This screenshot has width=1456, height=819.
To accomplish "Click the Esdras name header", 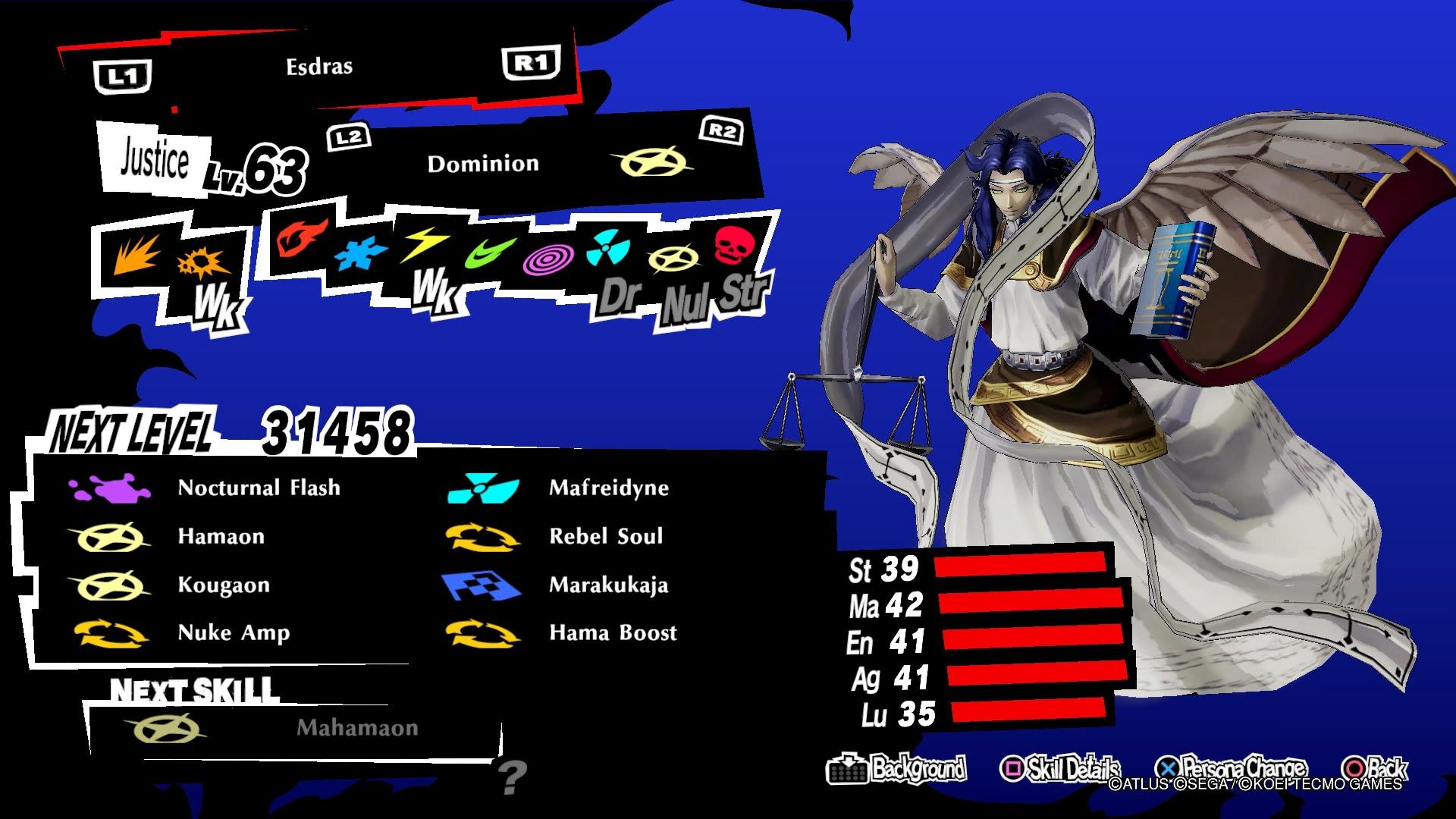I will coord(318,65).
